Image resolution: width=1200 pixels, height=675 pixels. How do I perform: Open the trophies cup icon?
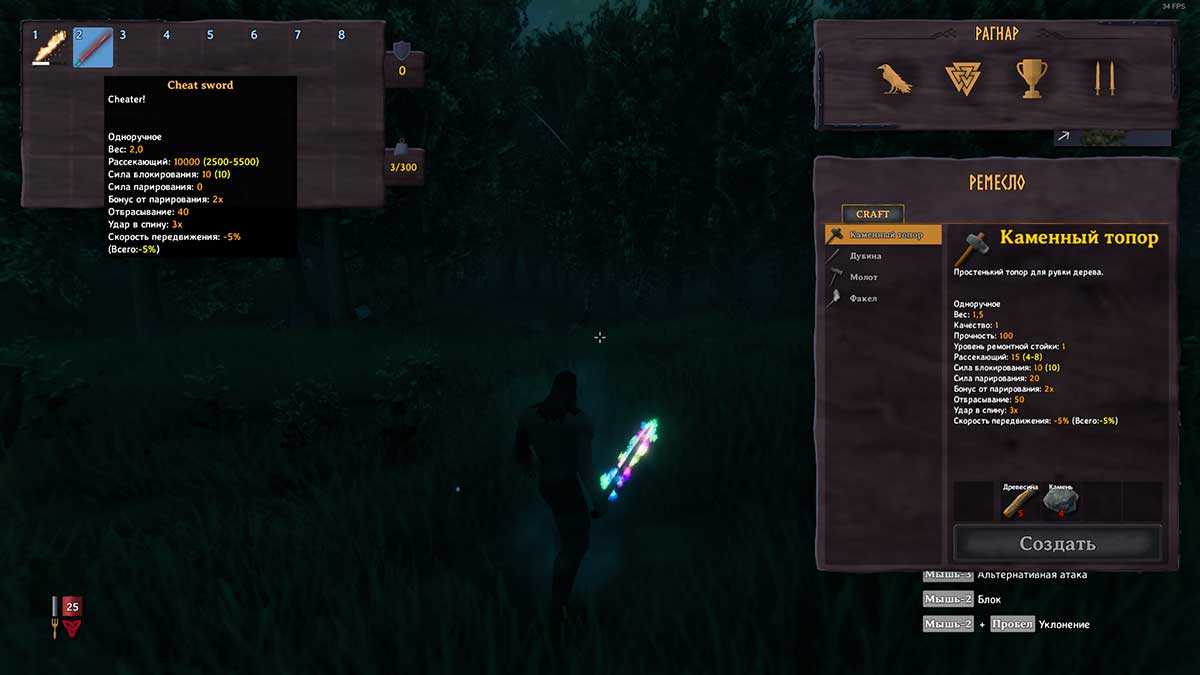click(1032, 78)
